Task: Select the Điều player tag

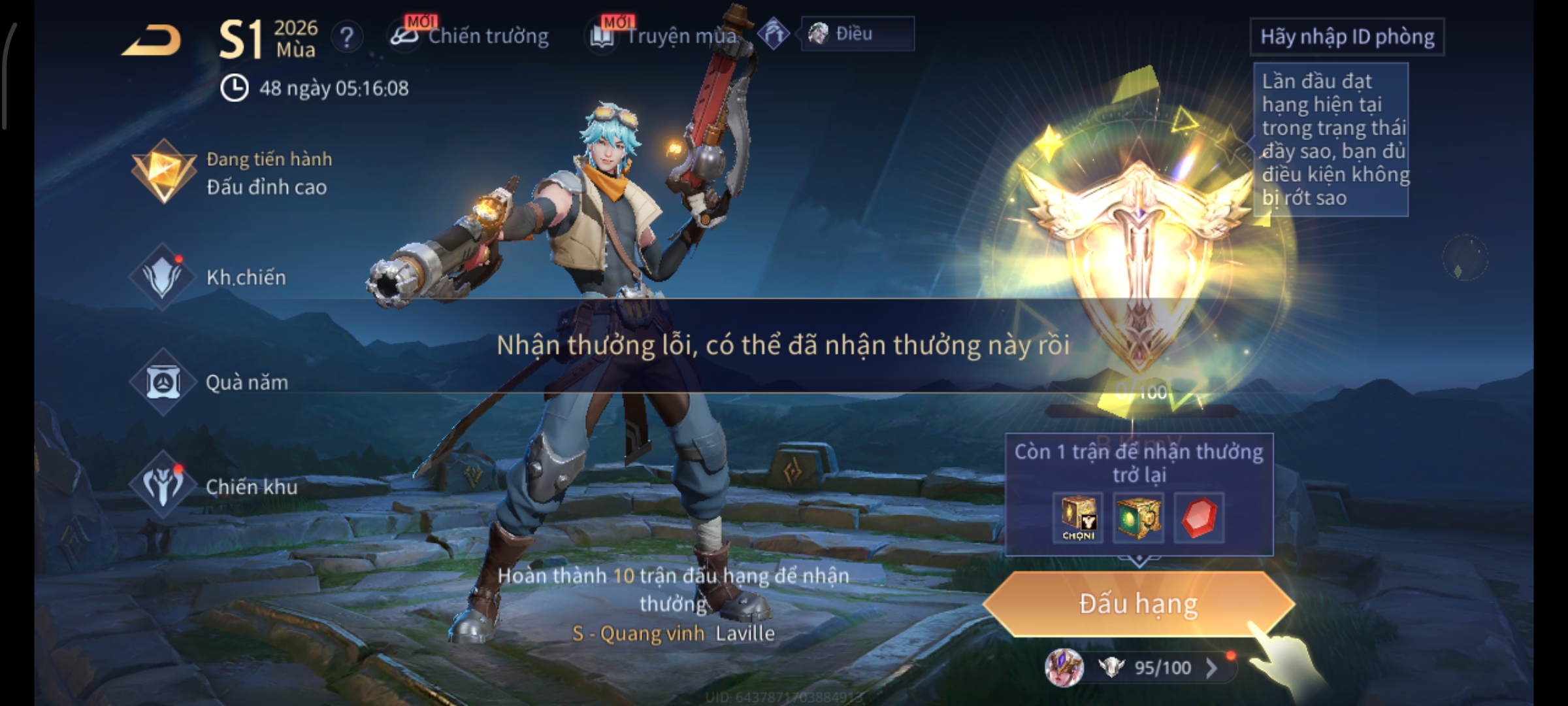Action: (x=857, y=34)
